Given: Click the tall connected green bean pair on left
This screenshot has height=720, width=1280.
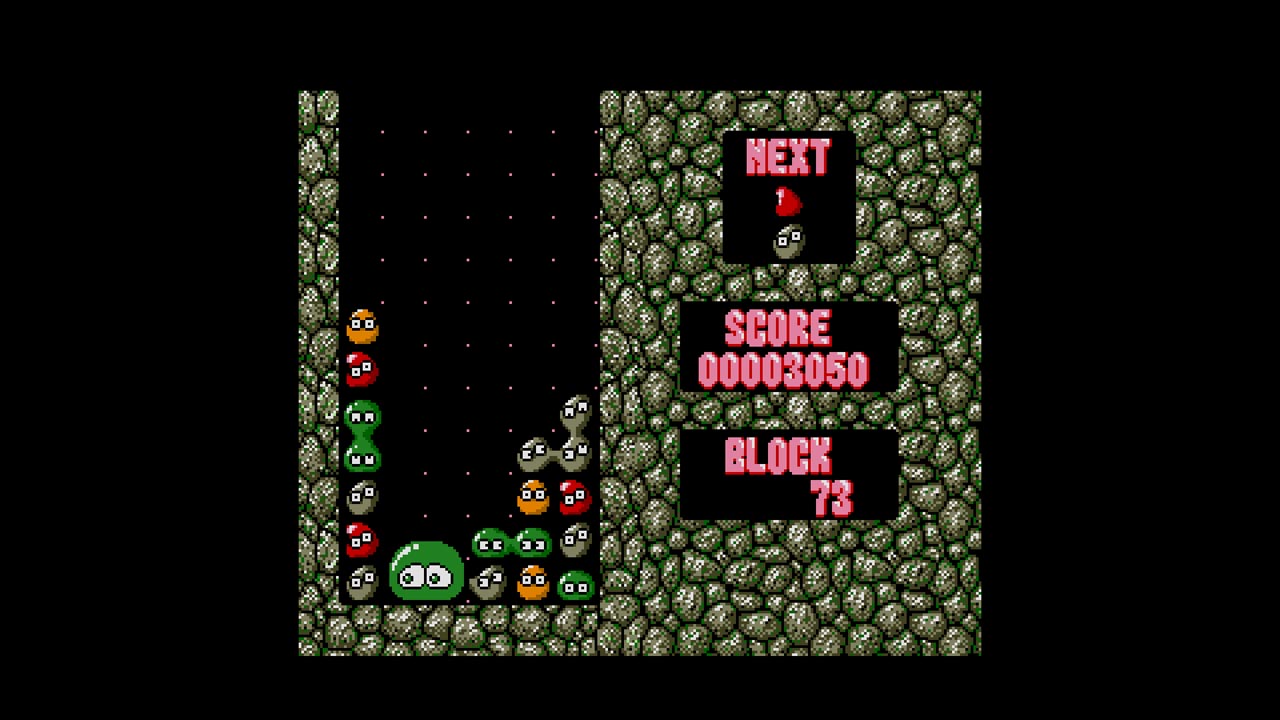Looking at the screenshot, I should 364,435.
